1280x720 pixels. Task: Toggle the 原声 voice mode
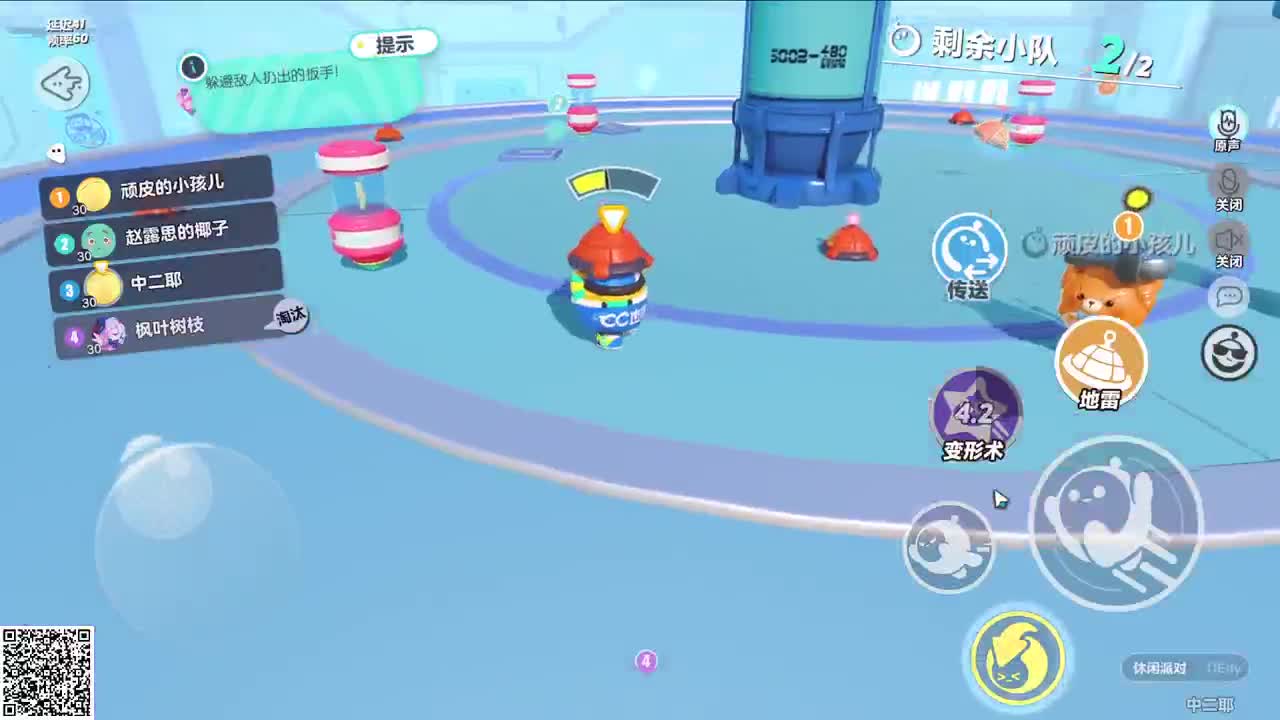(x=1229, y=125)
